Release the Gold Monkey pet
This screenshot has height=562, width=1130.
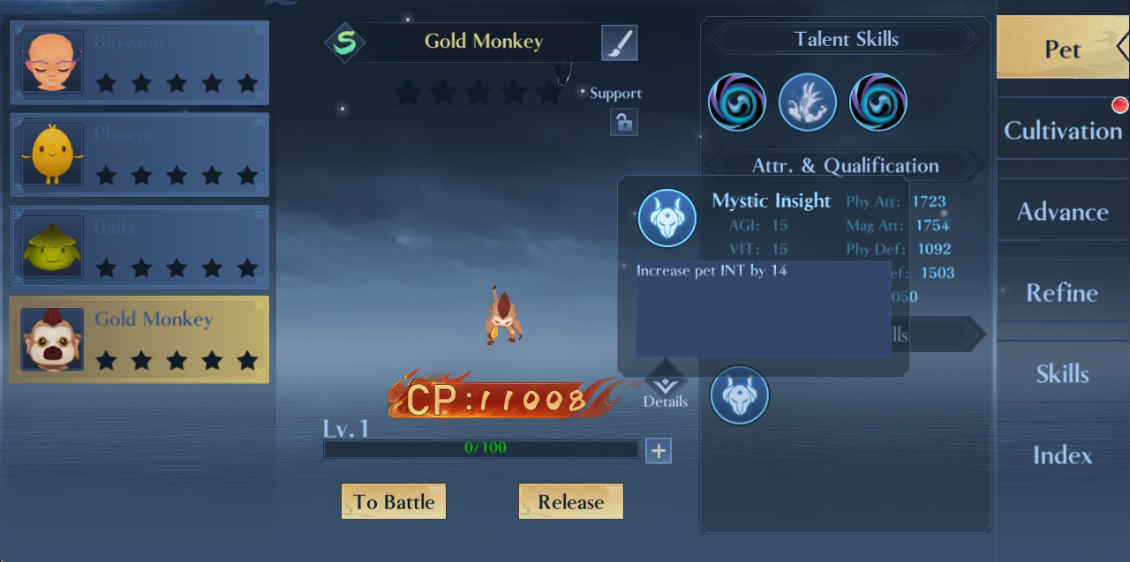click(570, 502)
